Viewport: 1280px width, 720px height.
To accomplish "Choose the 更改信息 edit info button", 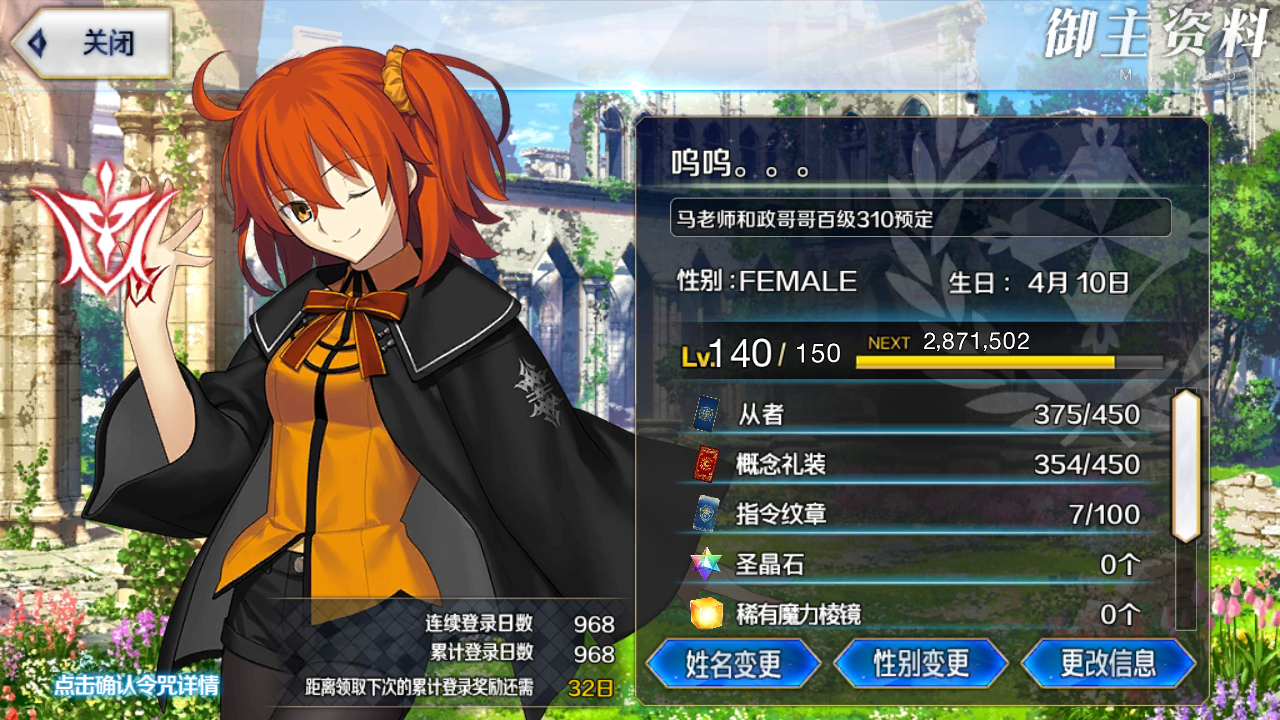I will pyautogui.click(x=1108, y=663).
